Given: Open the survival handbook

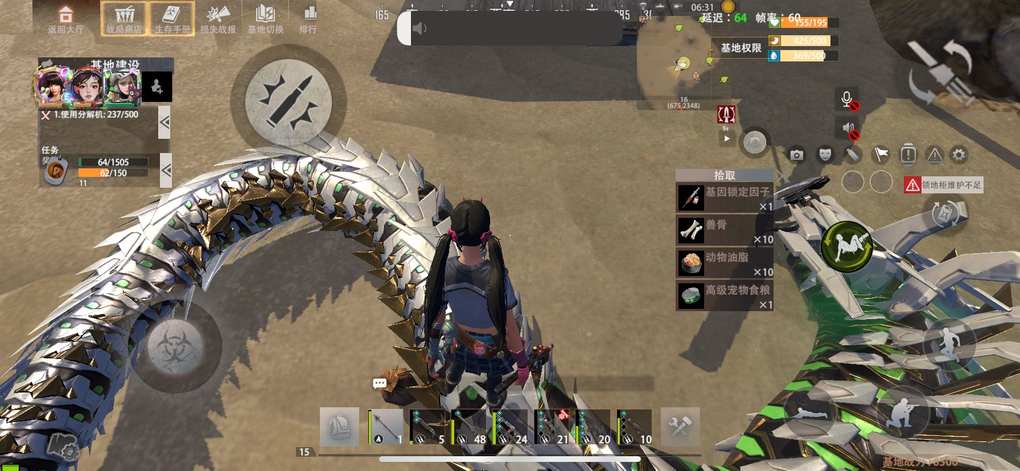Looking at the screenshot, I should (171, 17).
